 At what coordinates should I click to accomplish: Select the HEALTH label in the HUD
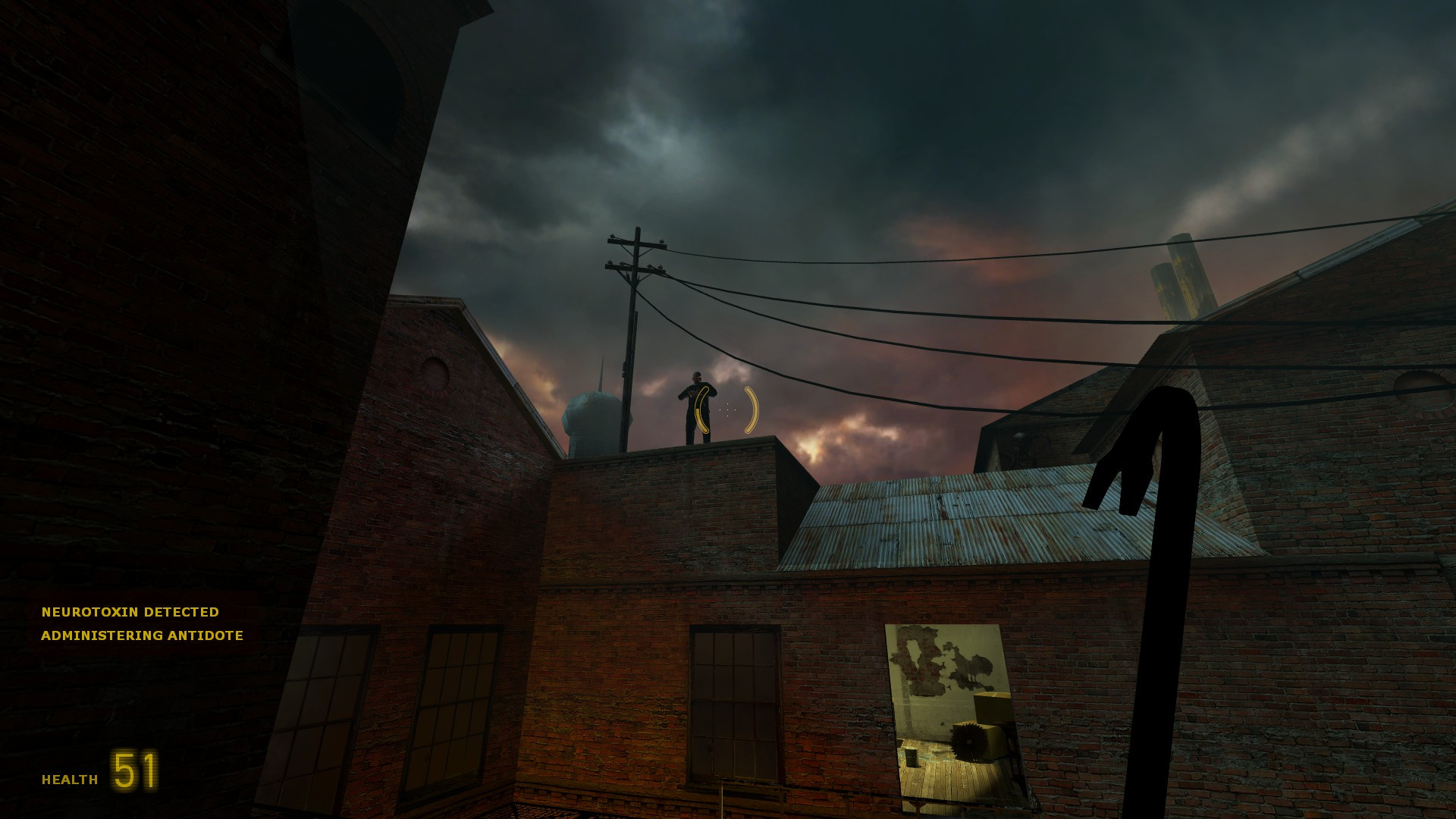[69, 778]
